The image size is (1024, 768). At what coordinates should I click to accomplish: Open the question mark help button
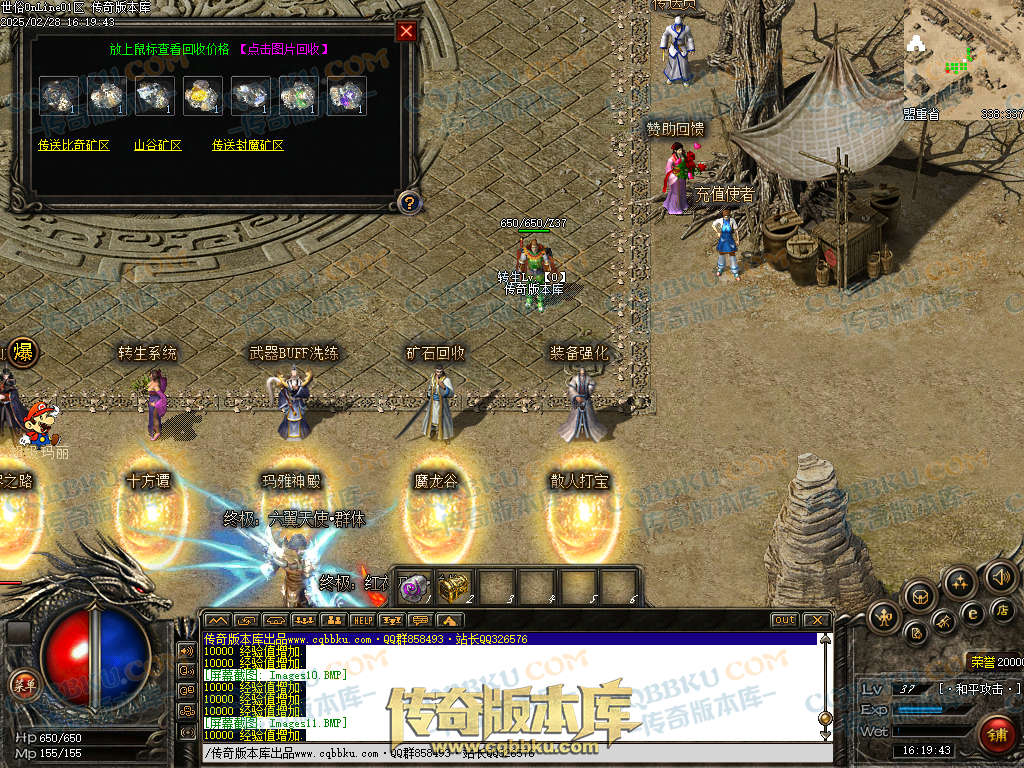click(x=408, y=202)
